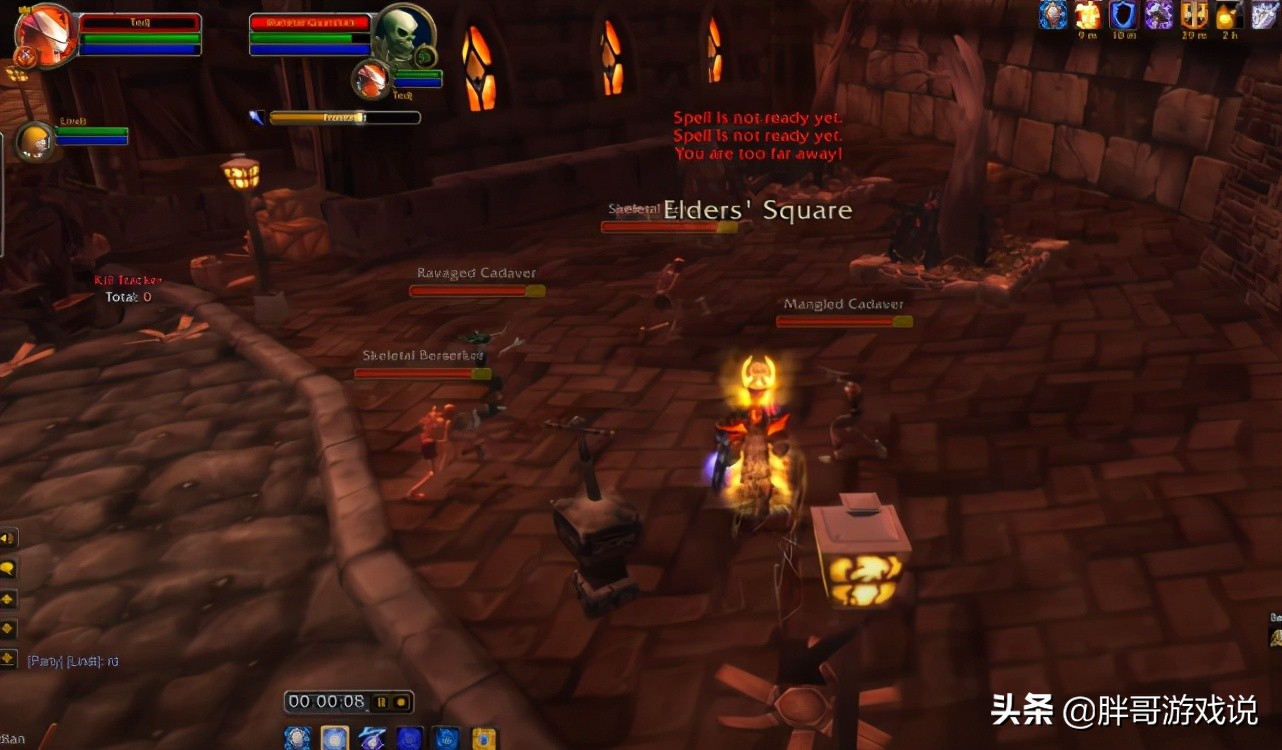The image size is (1282, 750).
Task: Select the target-of-target small portrait
Action: pyautogui.click(x=372, y=79)
